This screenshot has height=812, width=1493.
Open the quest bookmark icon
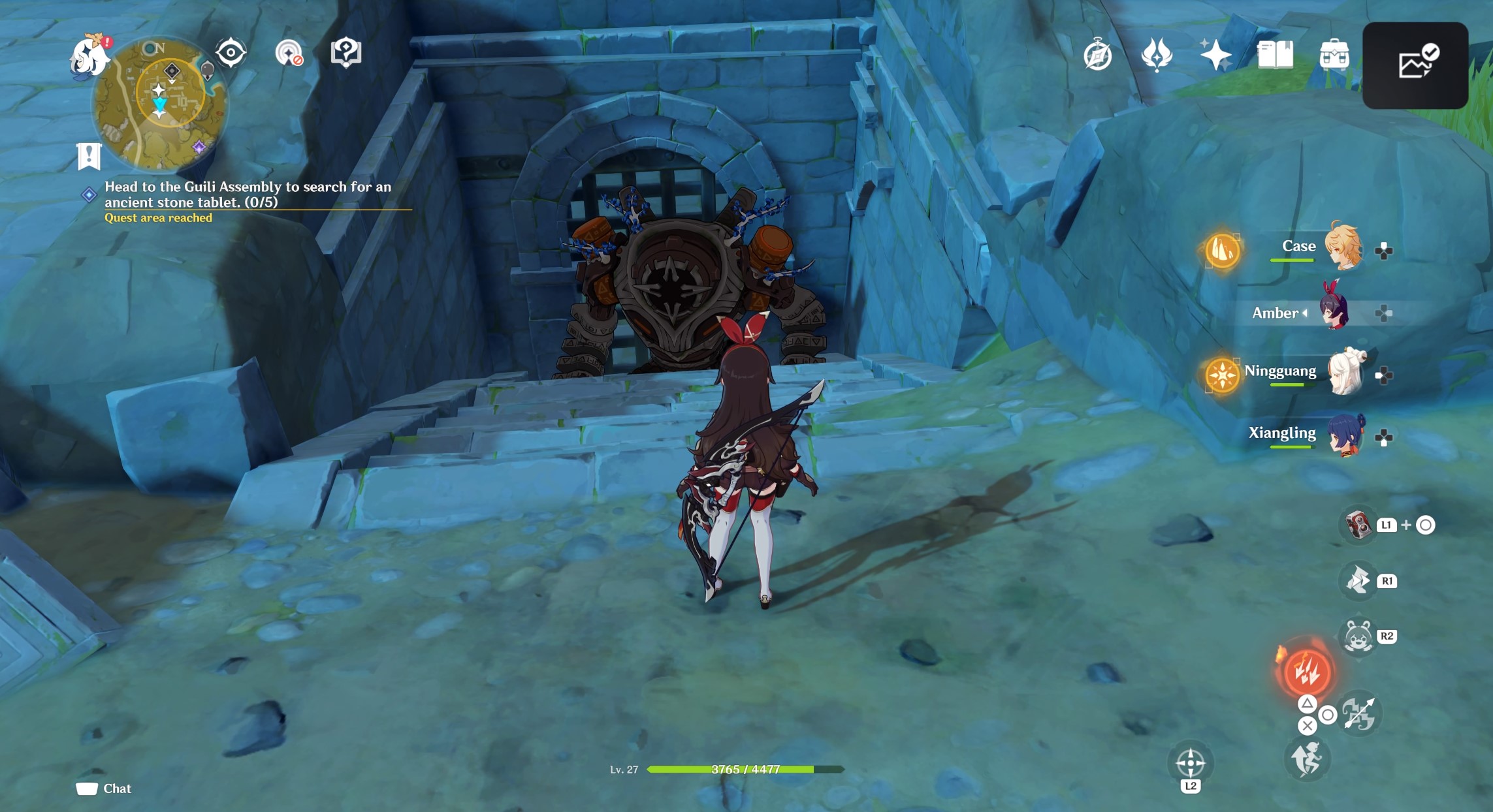point(89,156)
